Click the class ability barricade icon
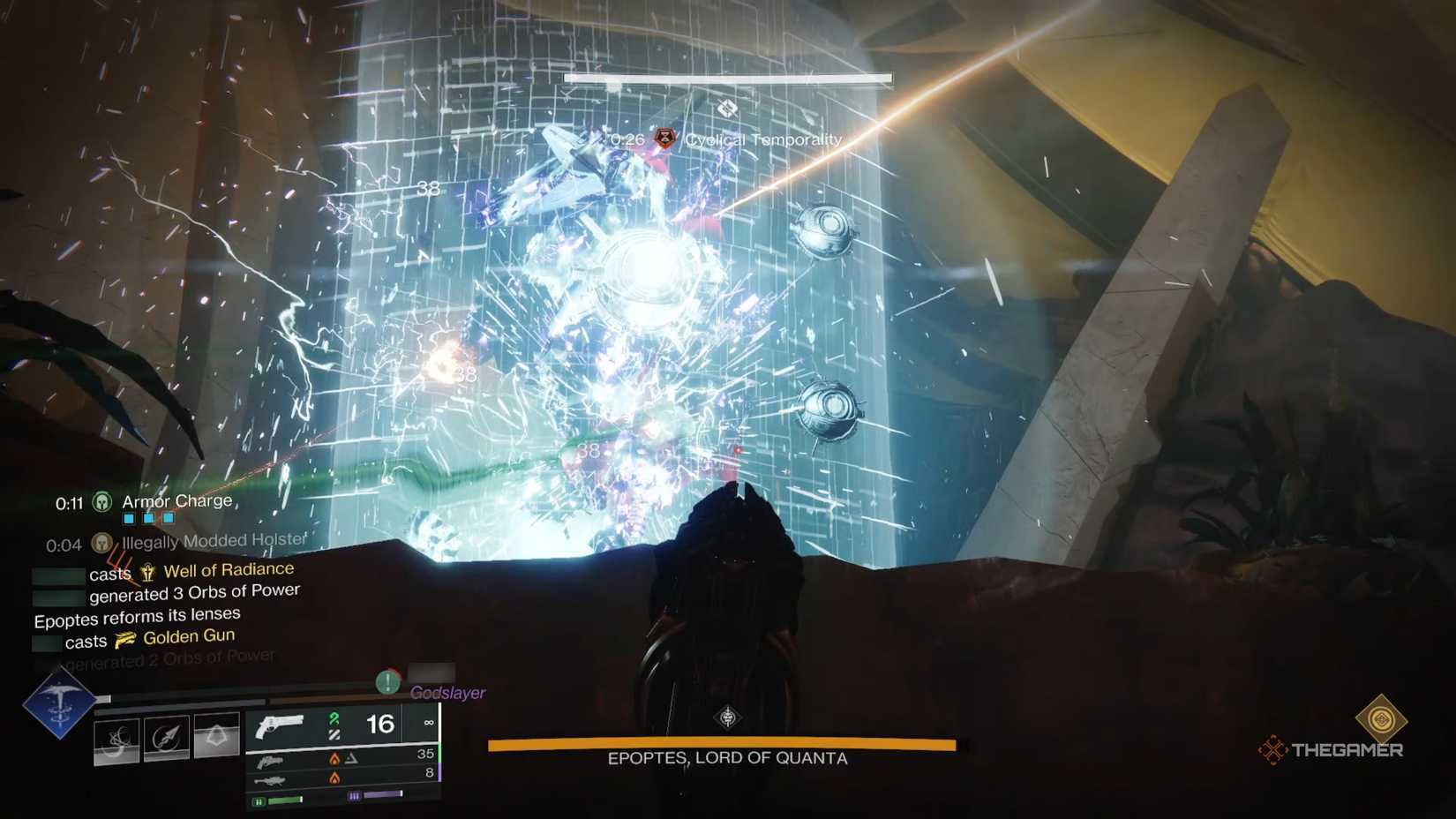Viewport: 1456px width, 819px height. coord(218,734)
